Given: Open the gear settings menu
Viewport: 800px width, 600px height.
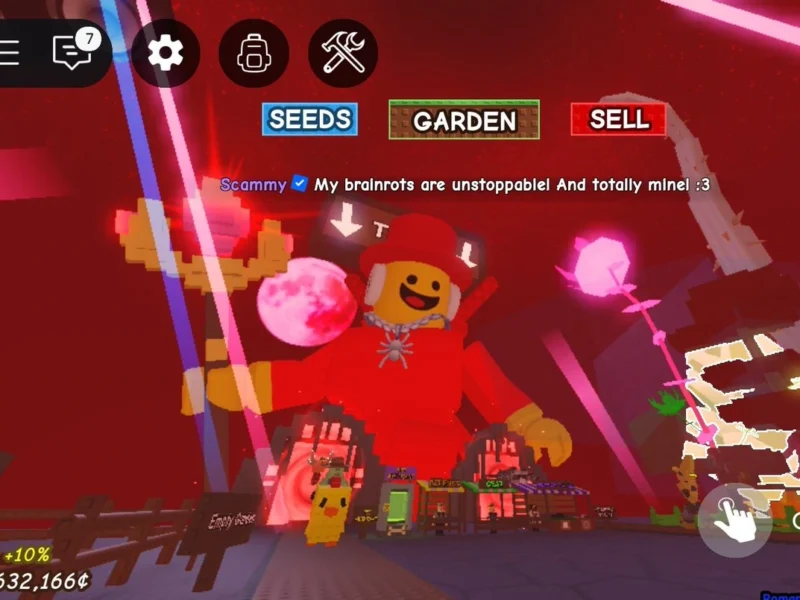Looking at the screenshot, I should tap(165, 52).
